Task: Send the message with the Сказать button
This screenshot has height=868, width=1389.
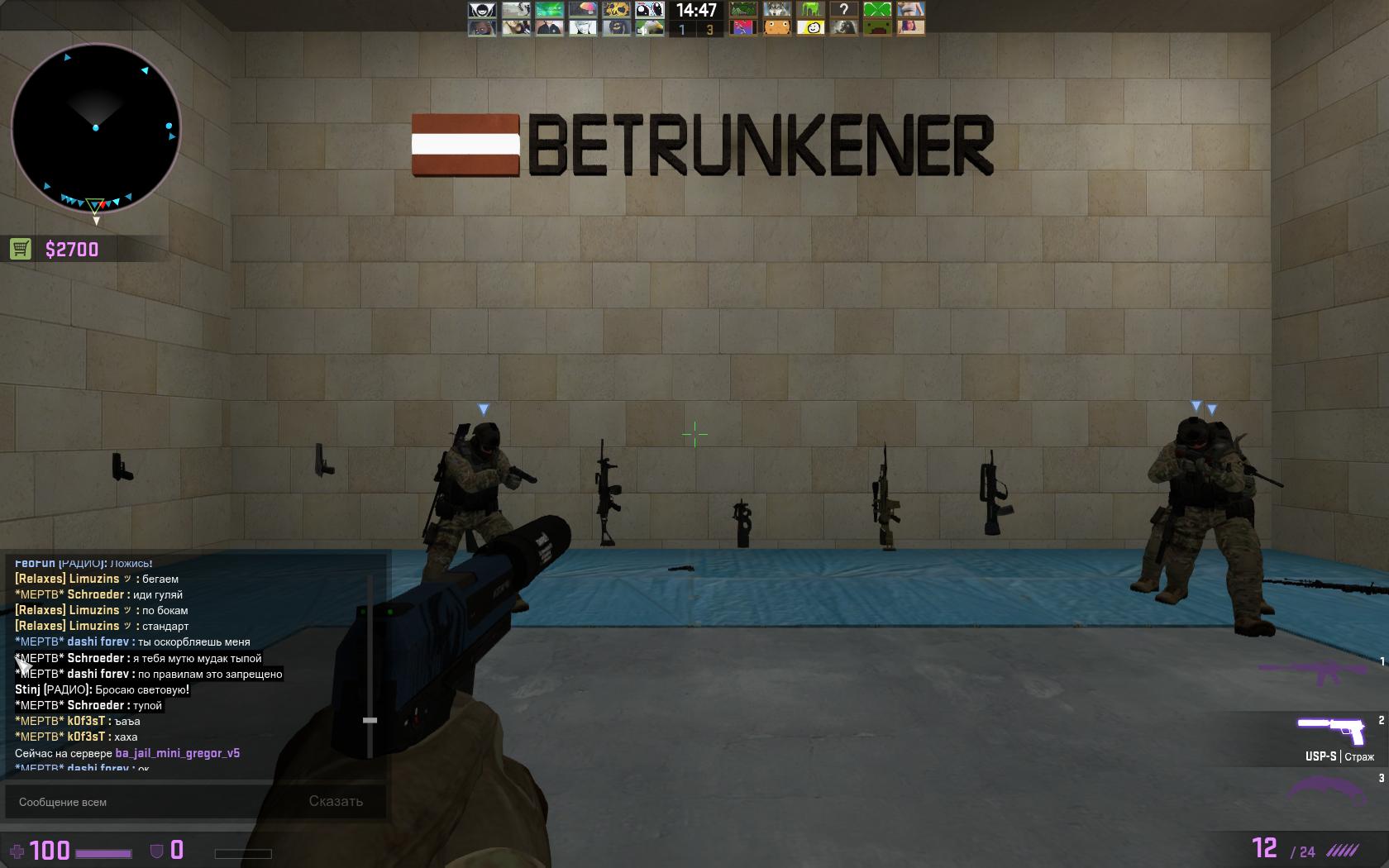Action: [336, 801]
